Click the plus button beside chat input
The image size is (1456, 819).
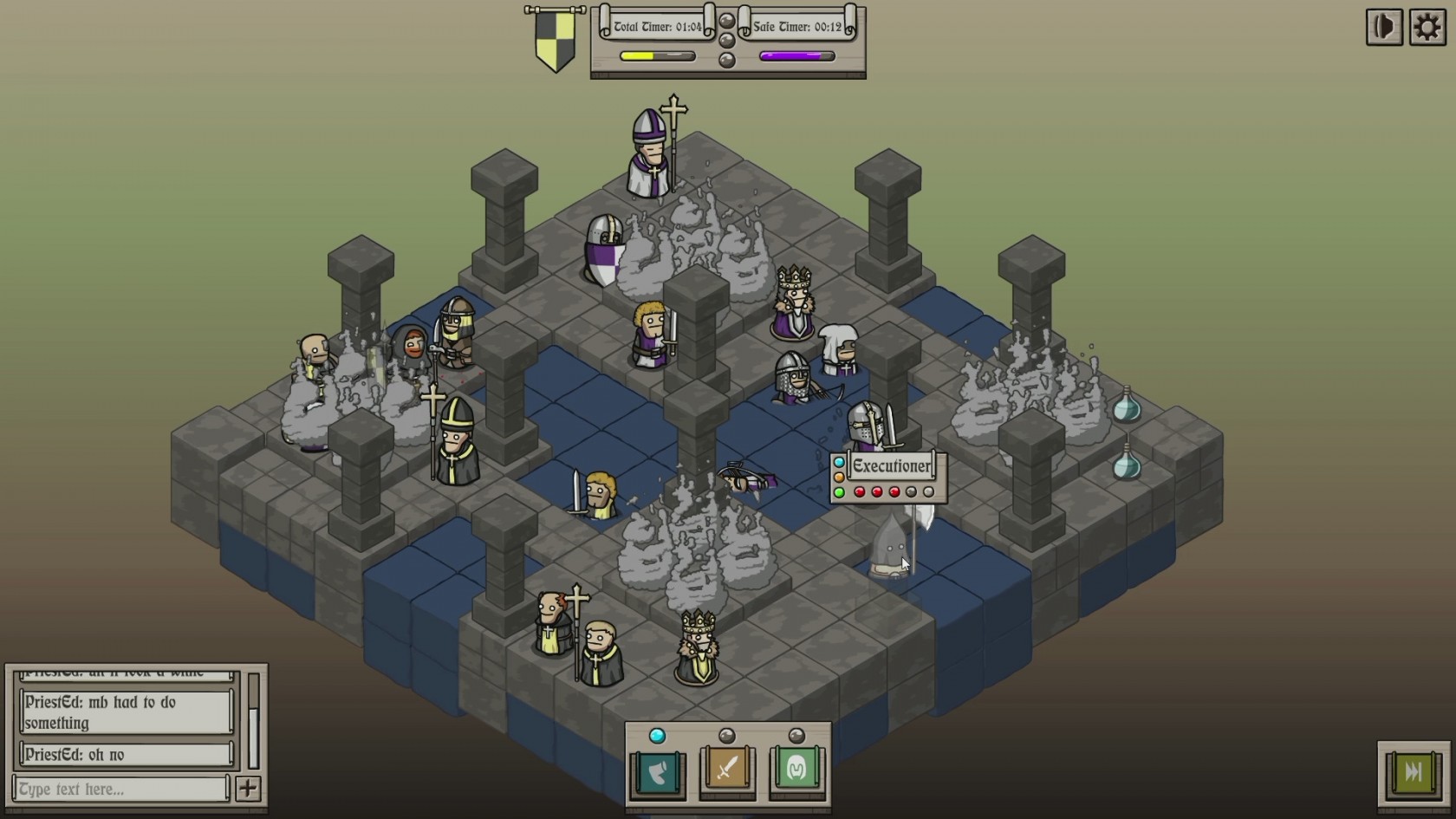pyautogui.click(x=248, y=789)
